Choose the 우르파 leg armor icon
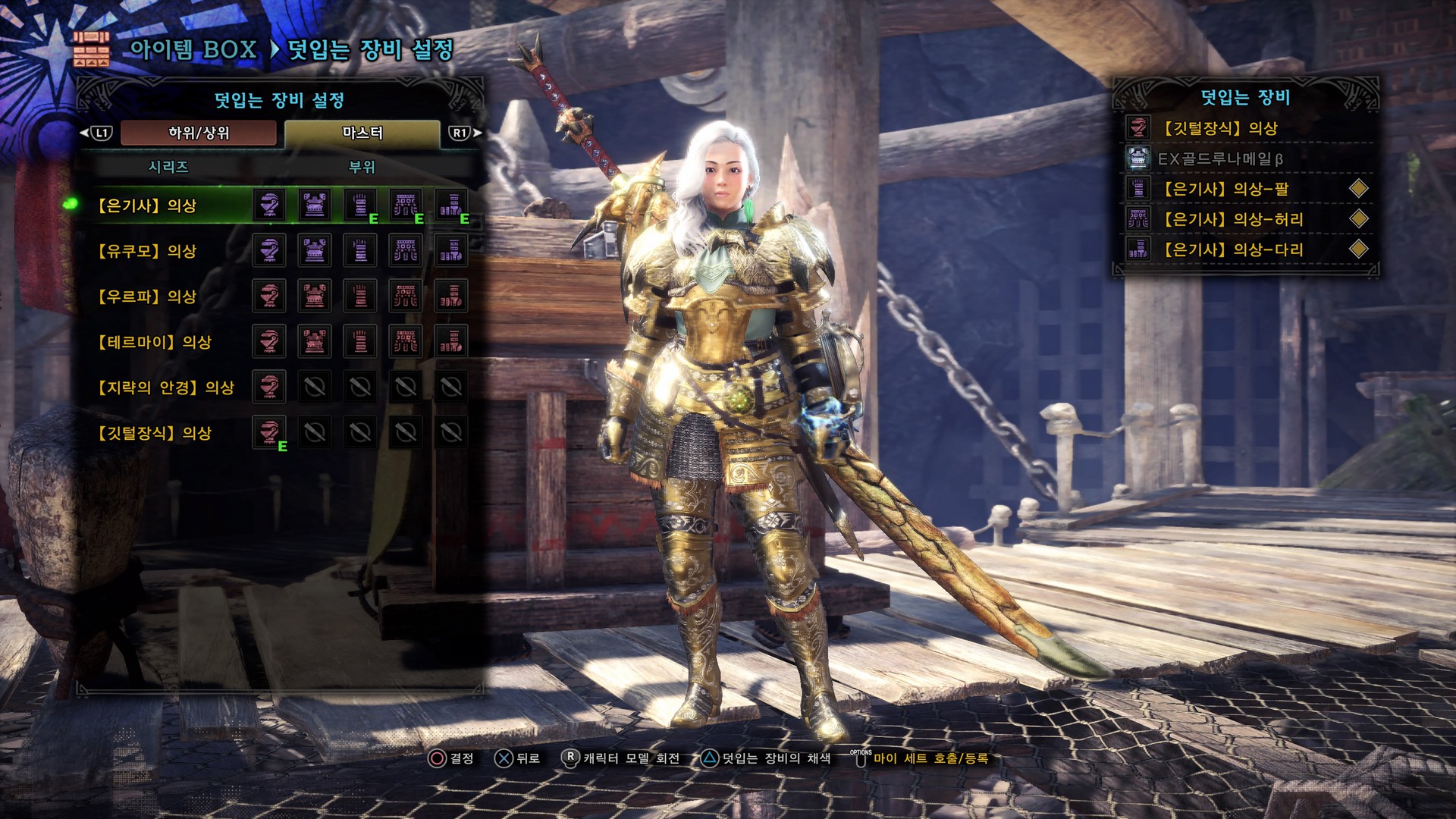 pyautogui.click(x=451, y=296)
